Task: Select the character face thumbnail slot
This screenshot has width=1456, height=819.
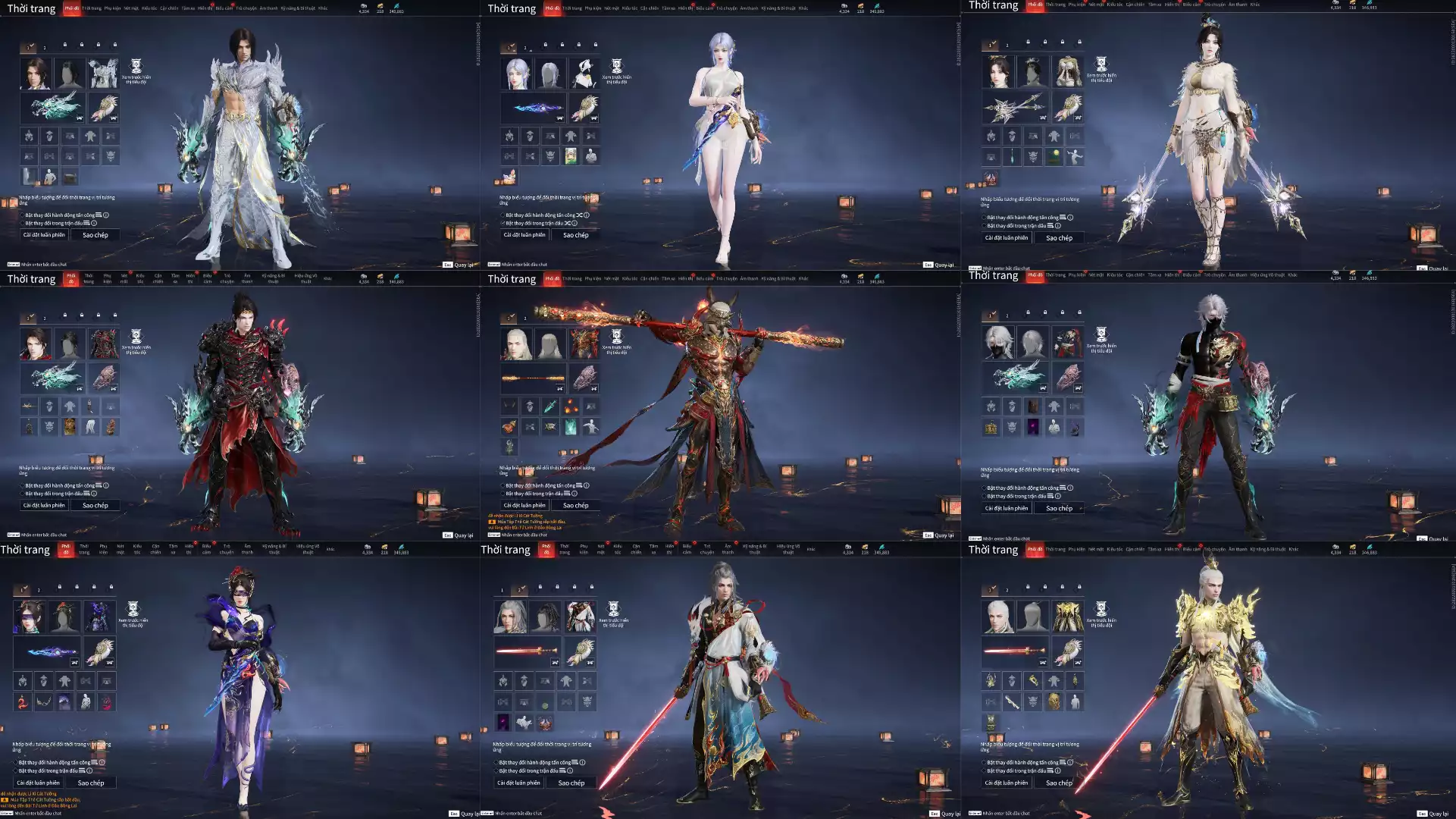Action: click(x=36, y=74)
